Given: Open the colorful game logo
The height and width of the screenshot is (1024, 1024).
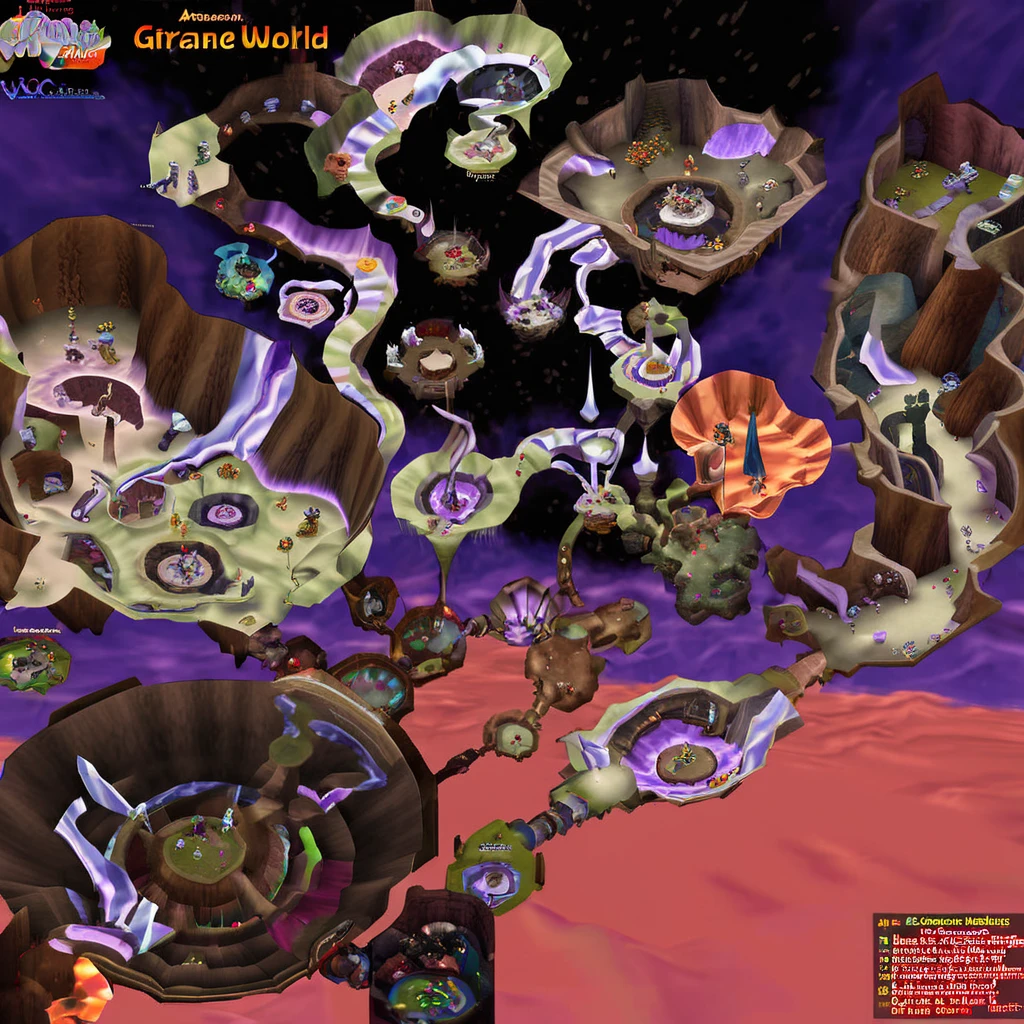Looking at the screenshot, I should coord(54,41).
